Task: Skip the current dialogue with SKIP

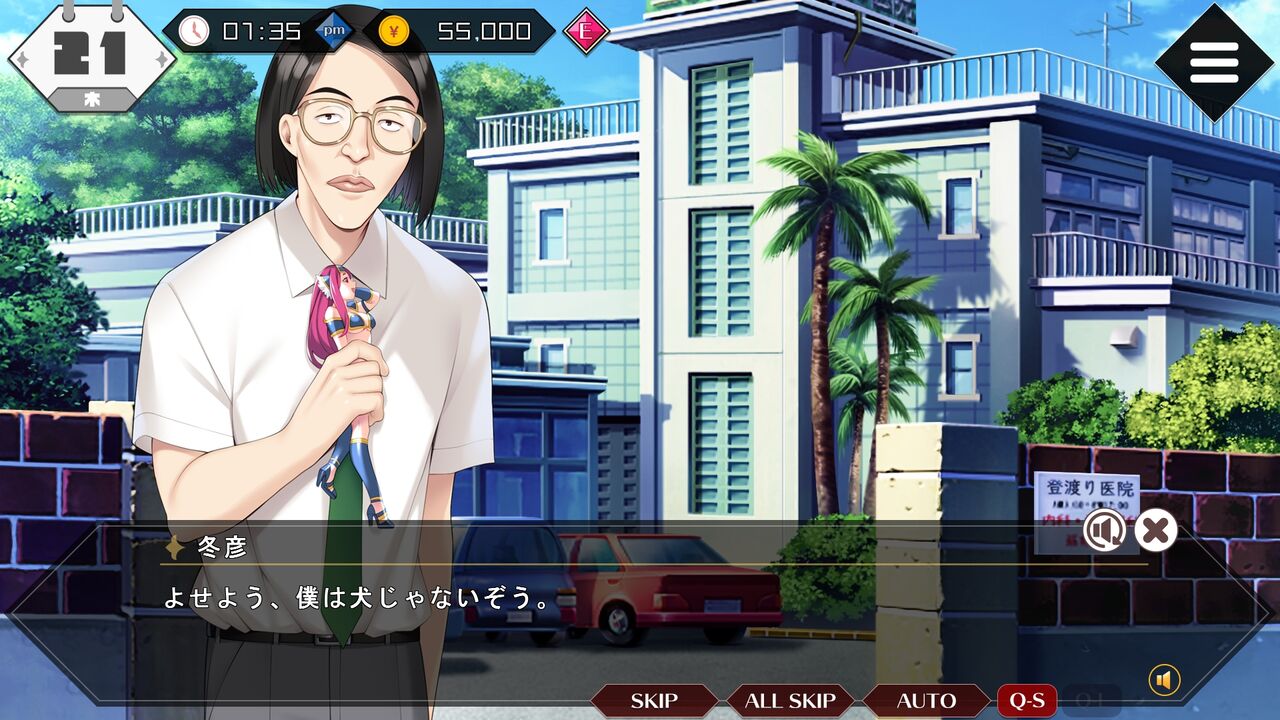Action: click(654, 701)
